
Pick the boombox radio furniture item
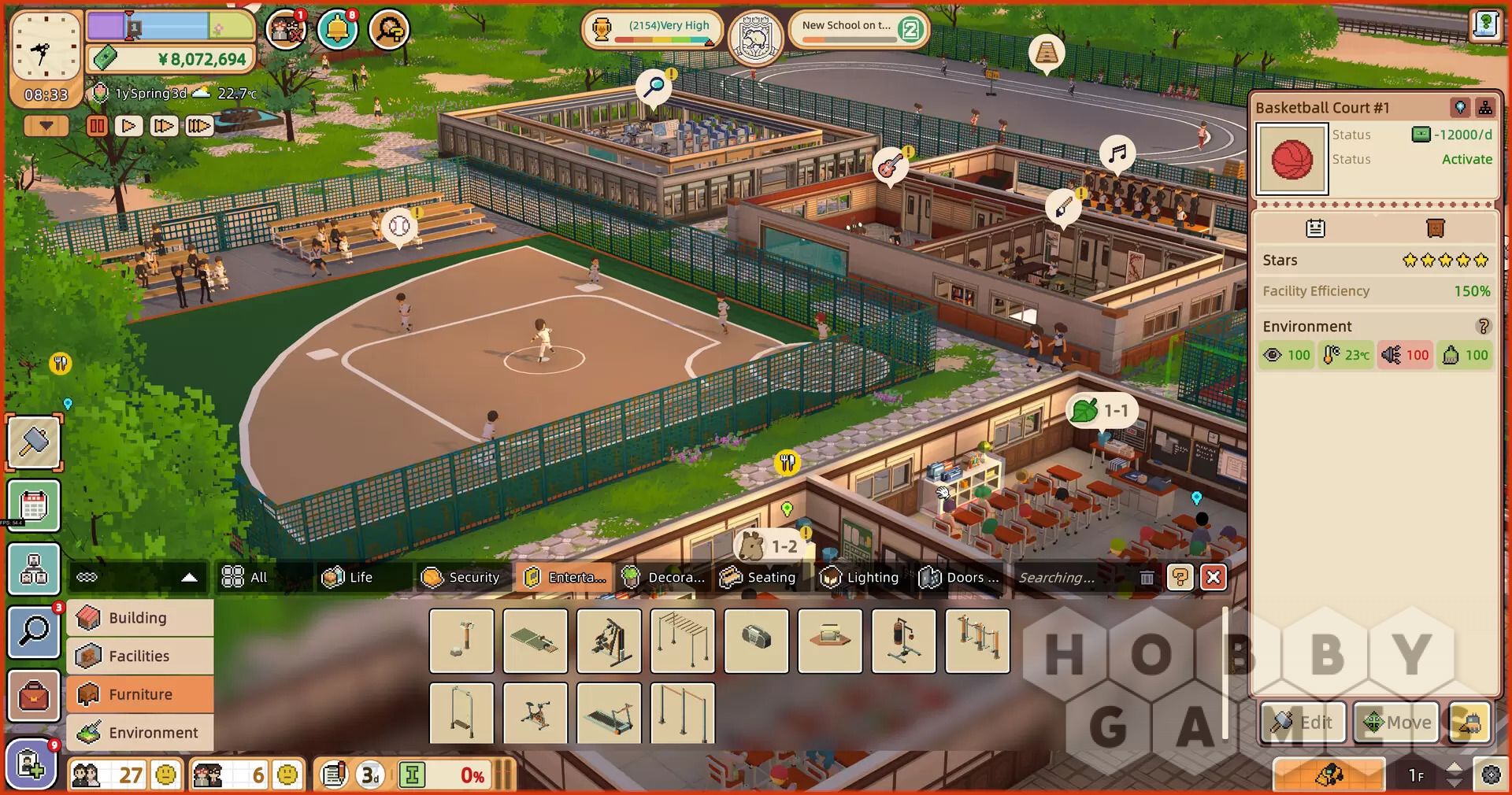[756, 641]
